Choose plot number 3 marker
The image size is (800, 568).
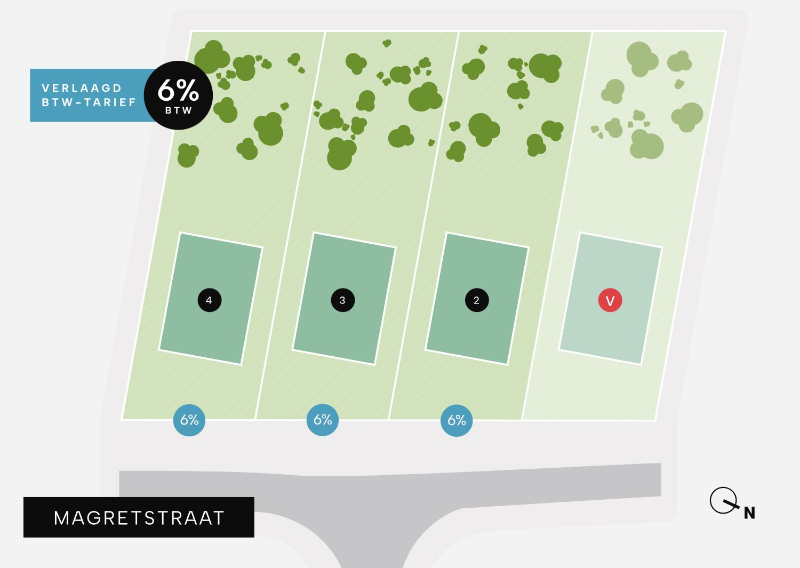pos(343,300)
